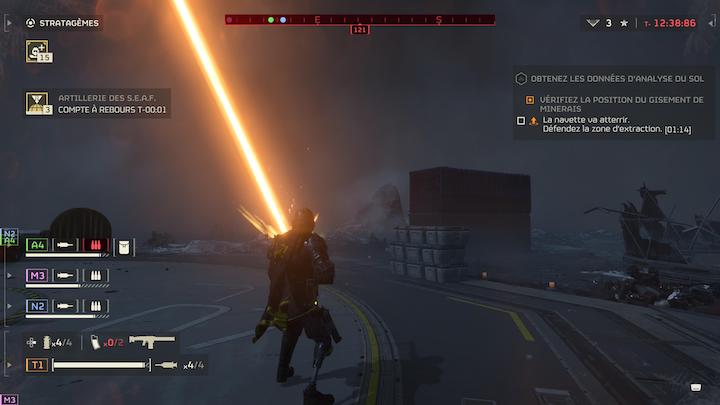
Task: Click the white backpack icon beside A4
Action: (x=125, y=245)
